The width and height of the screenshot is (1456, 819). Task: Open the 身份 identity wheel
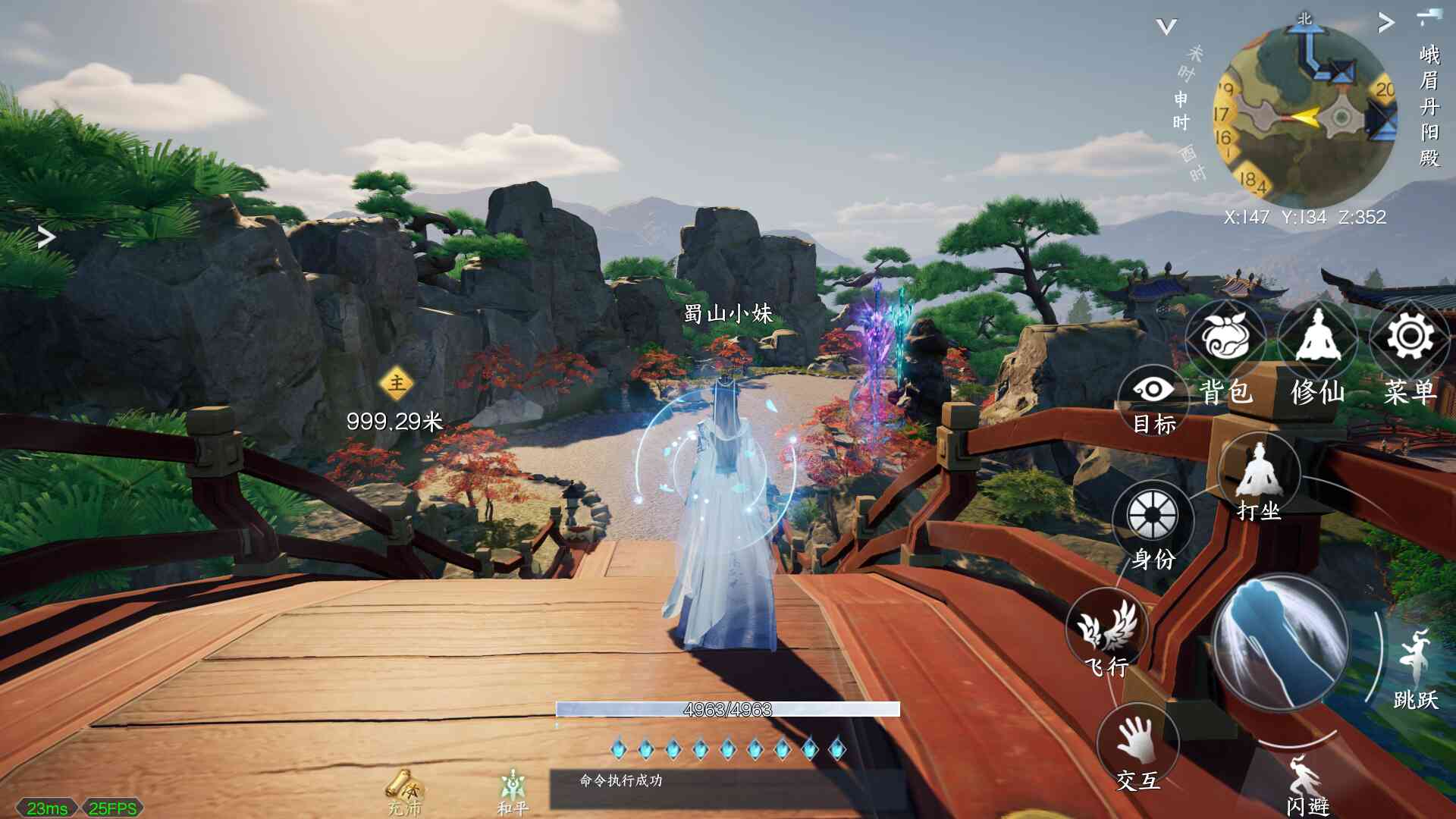(1152, 517)
